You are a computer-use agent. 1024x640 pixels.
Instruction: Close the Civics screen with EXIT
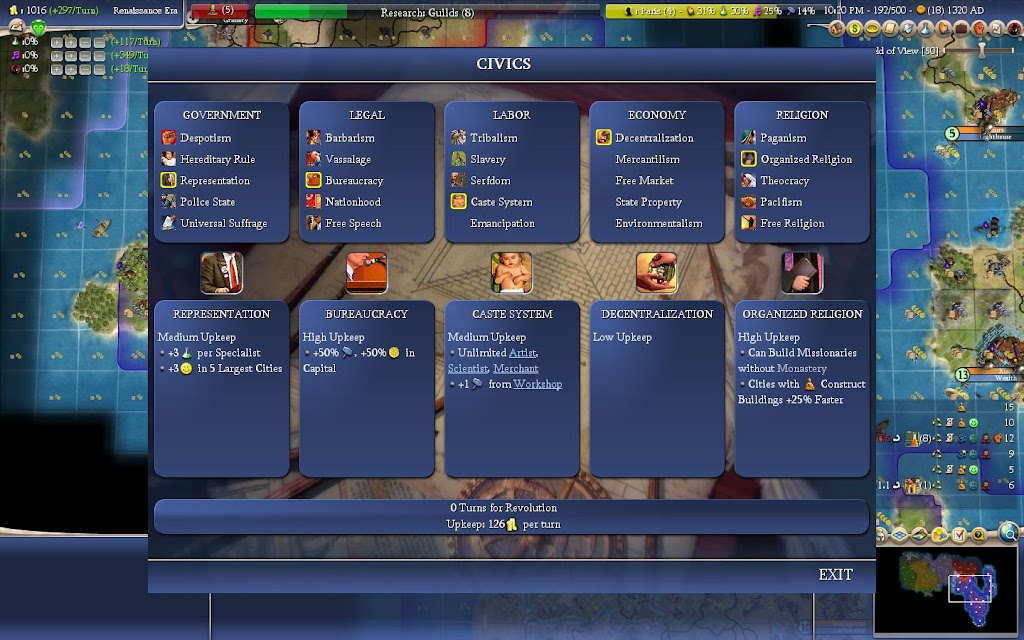click(835, 574)
